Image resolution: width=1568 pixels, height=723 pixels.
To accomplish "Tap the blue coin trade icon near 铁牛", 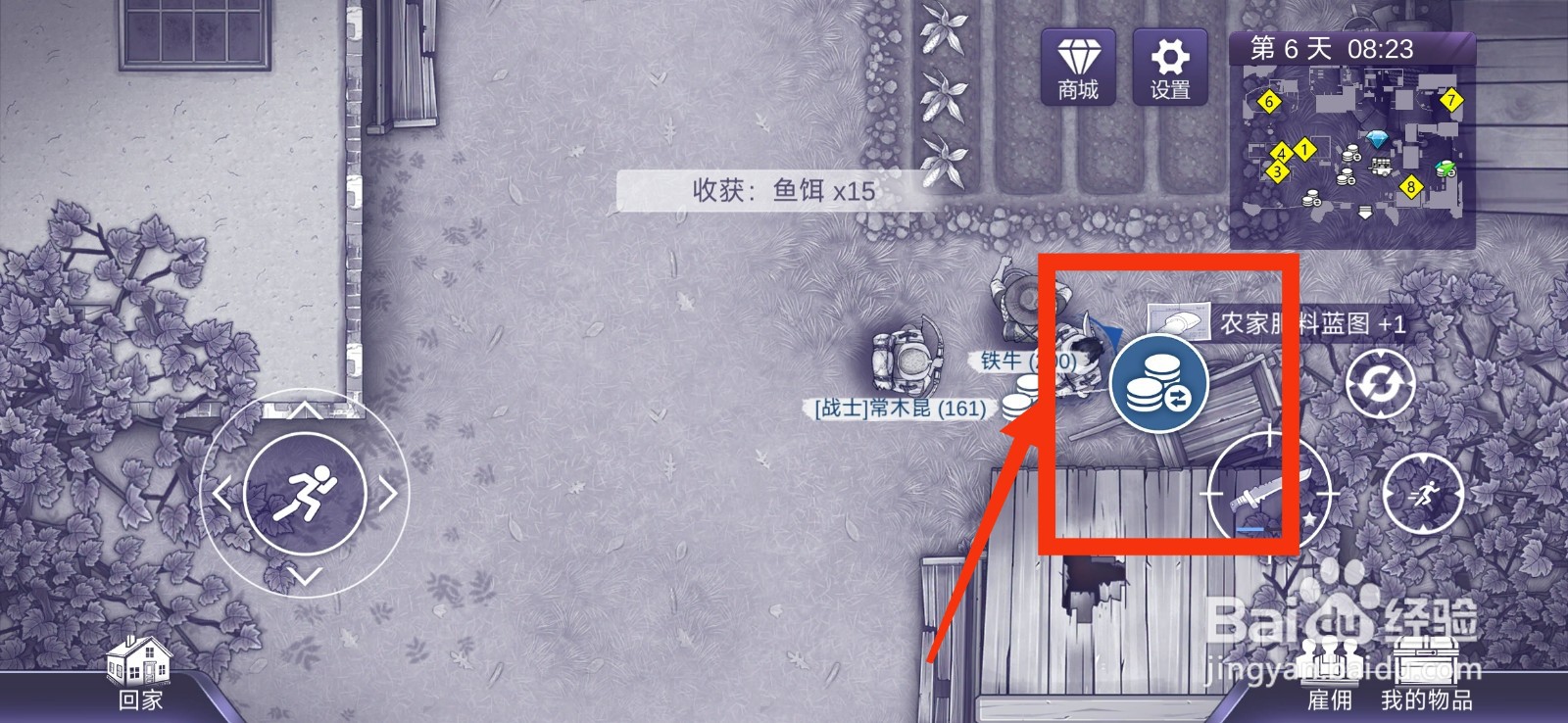I will click(x=1157, y=383).
